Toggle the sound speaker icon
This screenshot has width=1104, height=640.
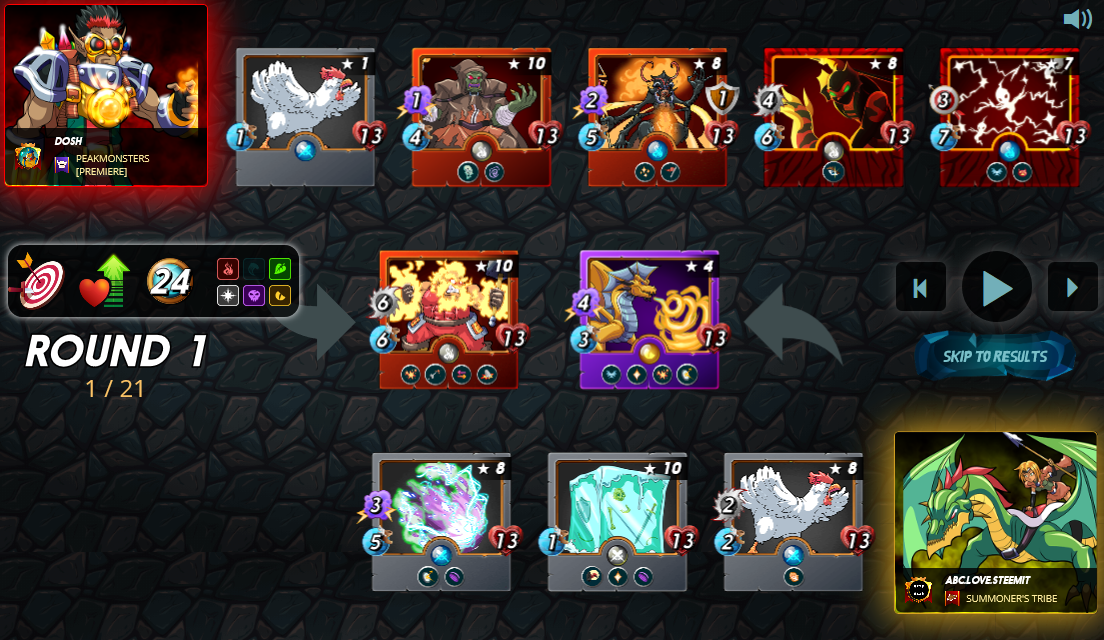[x=1077, y=19]
